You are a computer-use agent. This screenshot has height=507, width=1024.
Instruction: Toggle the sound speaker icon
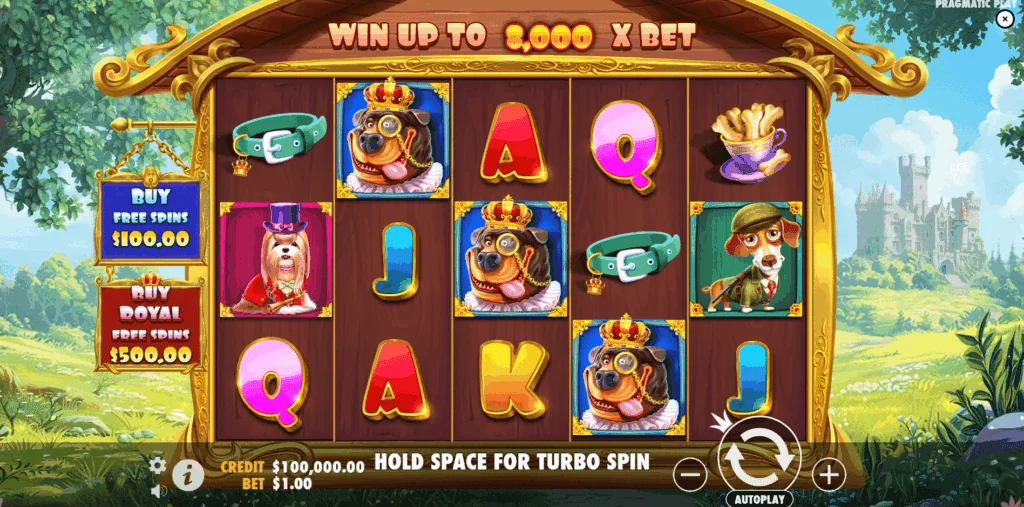(158, 490)
